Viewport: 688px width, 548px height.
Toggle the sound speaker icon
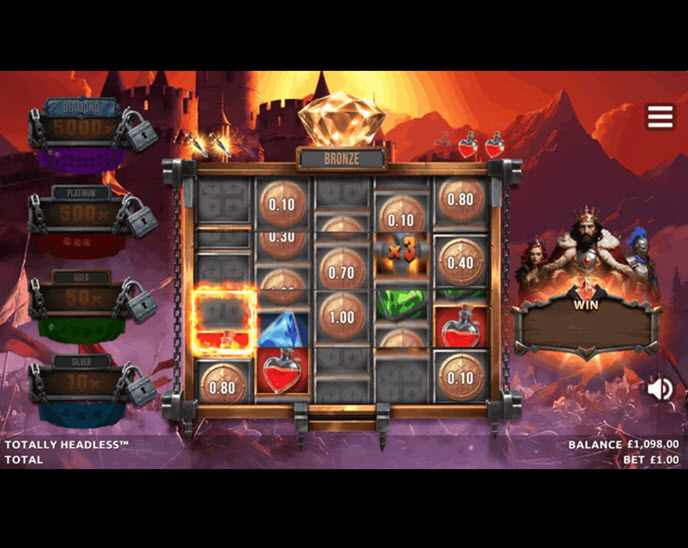pyautogui.click(x=659, y=389)
